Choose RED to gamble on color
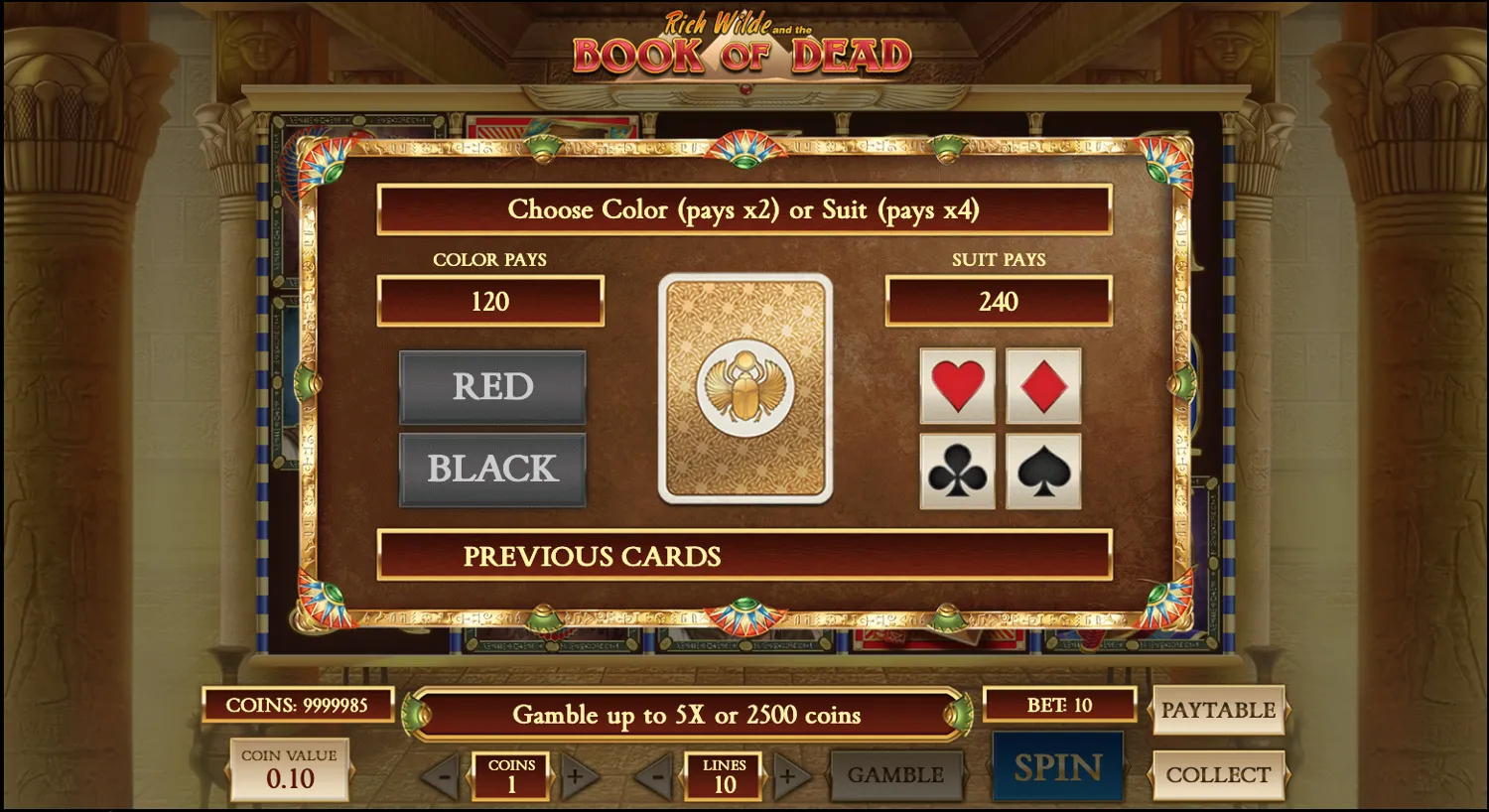This screenshot has width=1489, height=812. point(492,386)
